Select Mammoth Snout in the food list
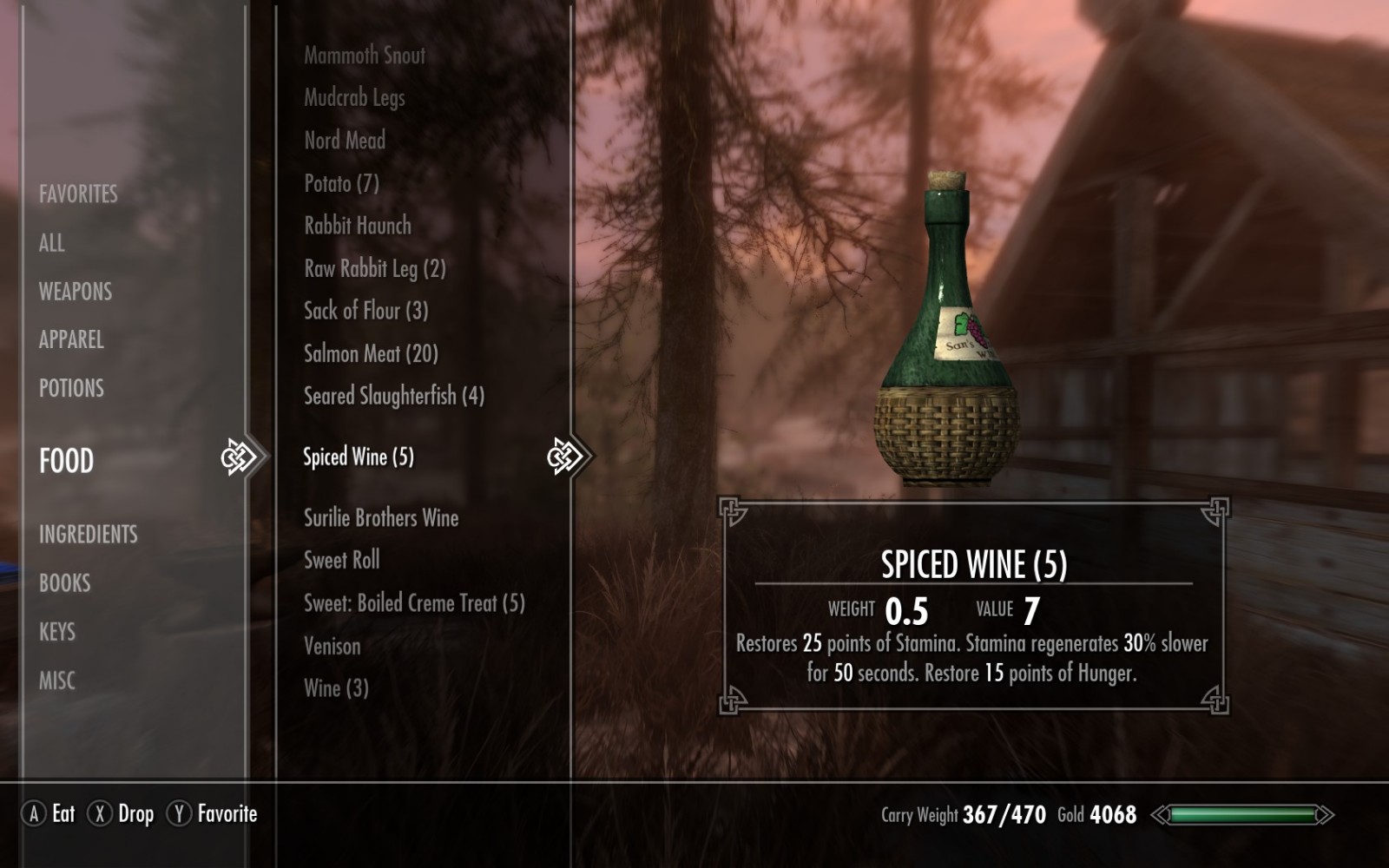The height and width of the screenshot is (868, 1389). point(365,56)
